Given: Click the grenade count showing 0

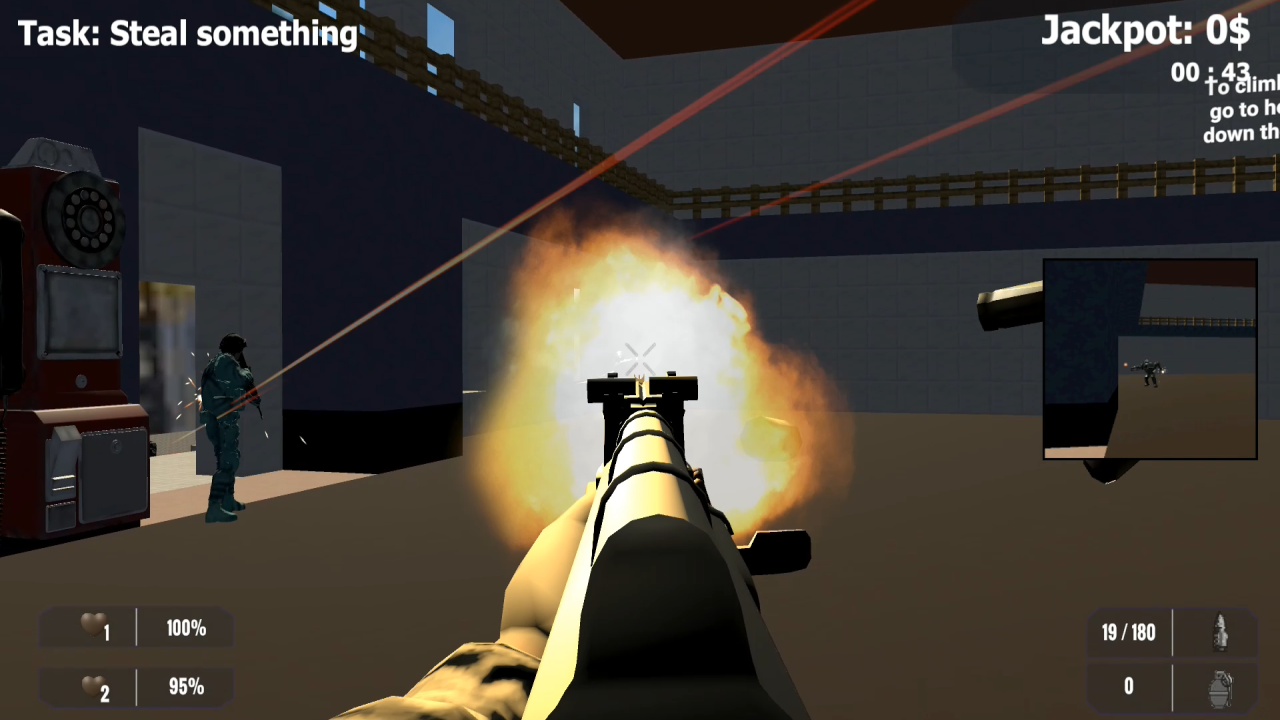Looking at the screenshot, I should 1128,686.
